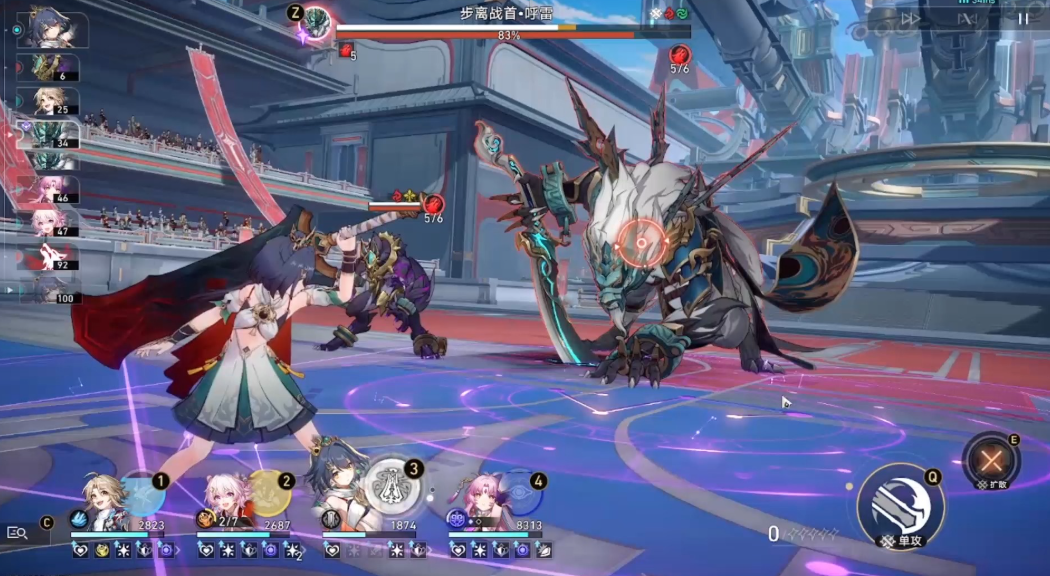Open the battle details magnifier list icon

point(17,533)
